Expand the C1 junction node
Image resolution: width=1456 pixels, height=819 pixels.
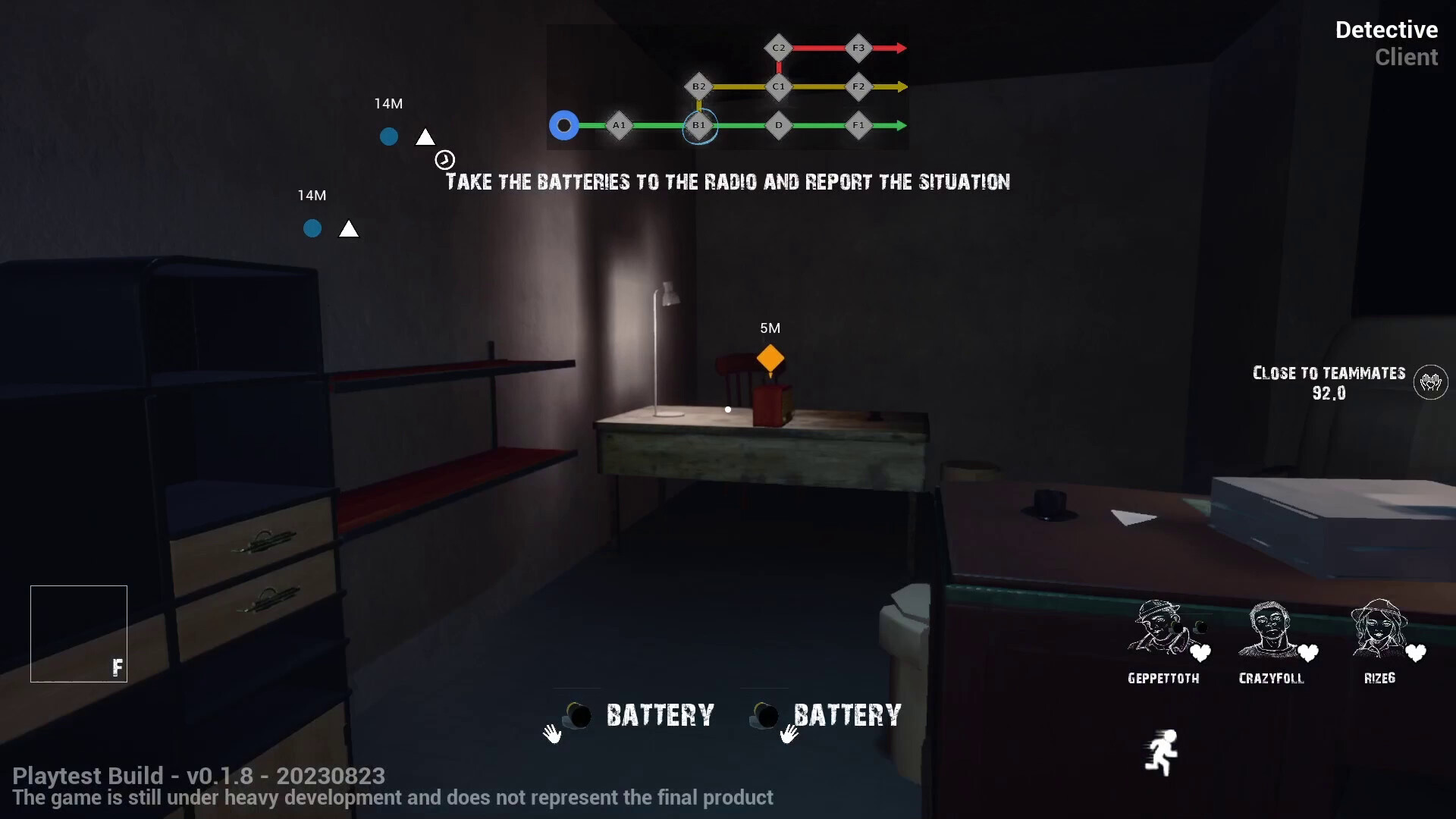779,86
